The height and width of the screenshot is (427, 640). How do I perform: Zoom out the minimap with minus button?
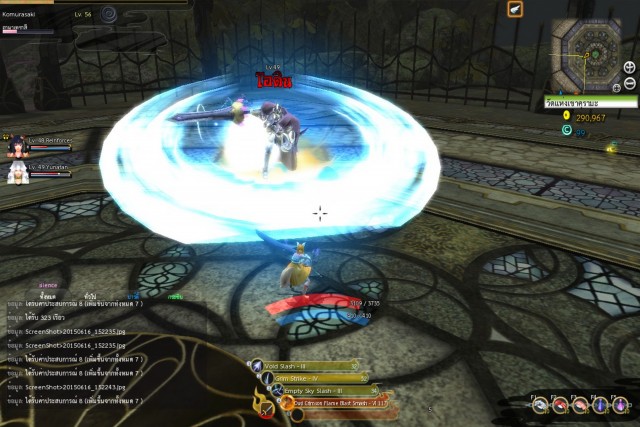click(x=629, y=83)
